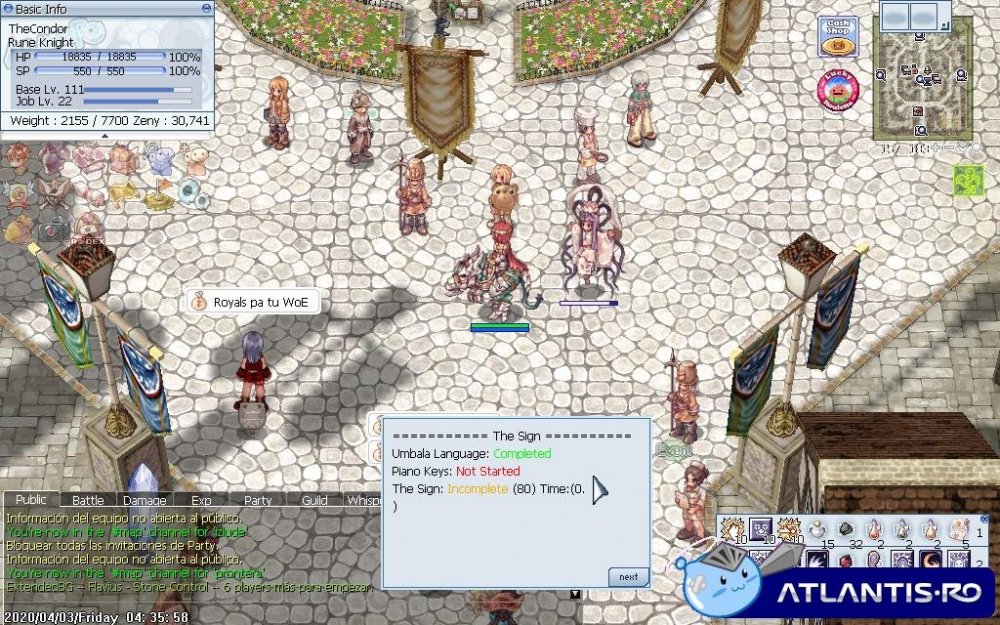
Task: Open the red-haired character info icon
Action: 17,158
